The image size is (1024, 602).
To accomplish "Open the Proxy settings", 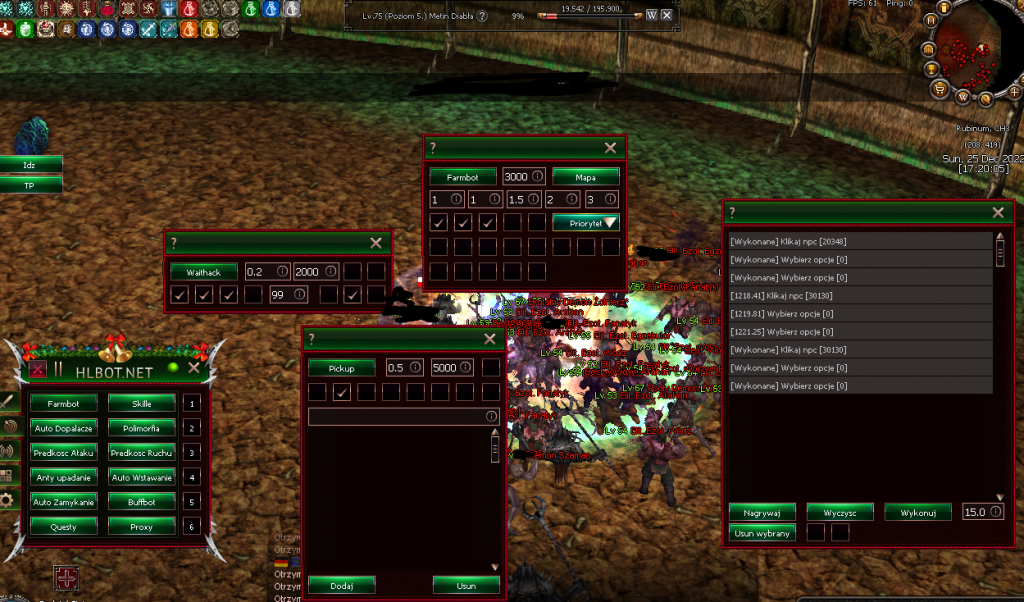I will pos(142,526).
